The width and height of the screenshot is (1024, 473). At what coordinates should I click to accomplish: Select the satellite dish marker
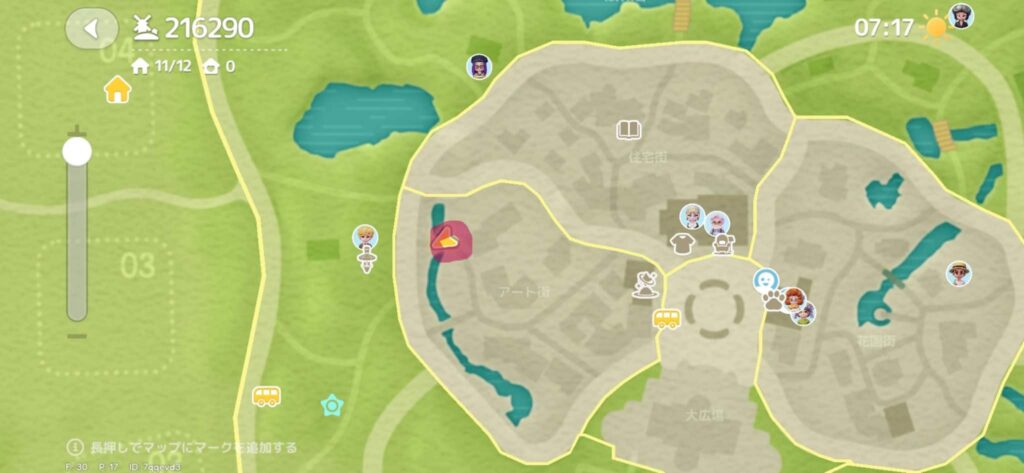pos(646,283)
